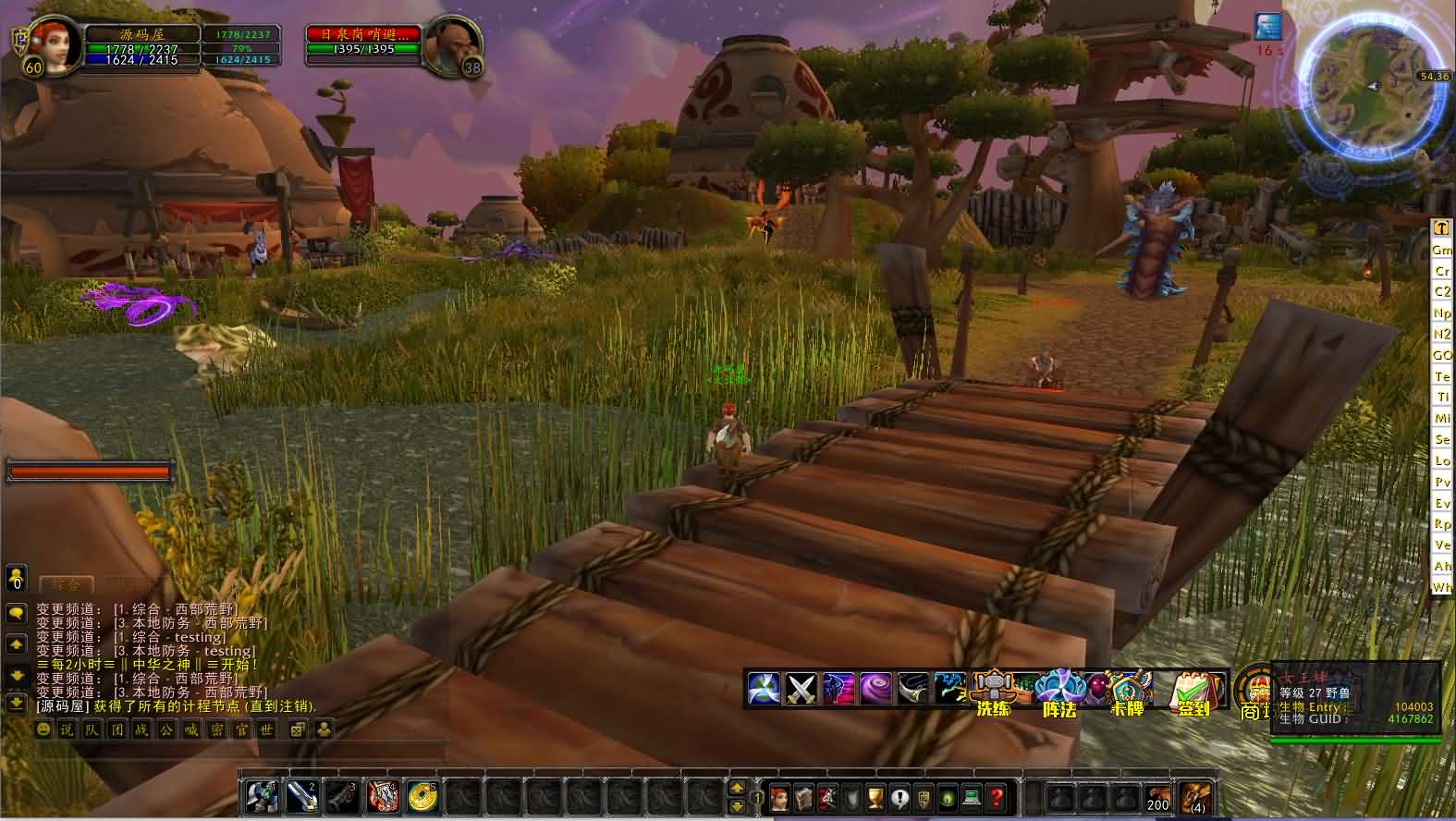Viewport: 1456px width, 821px height.
Task: Switch to the 综合 chat tab
Action: 67,584
